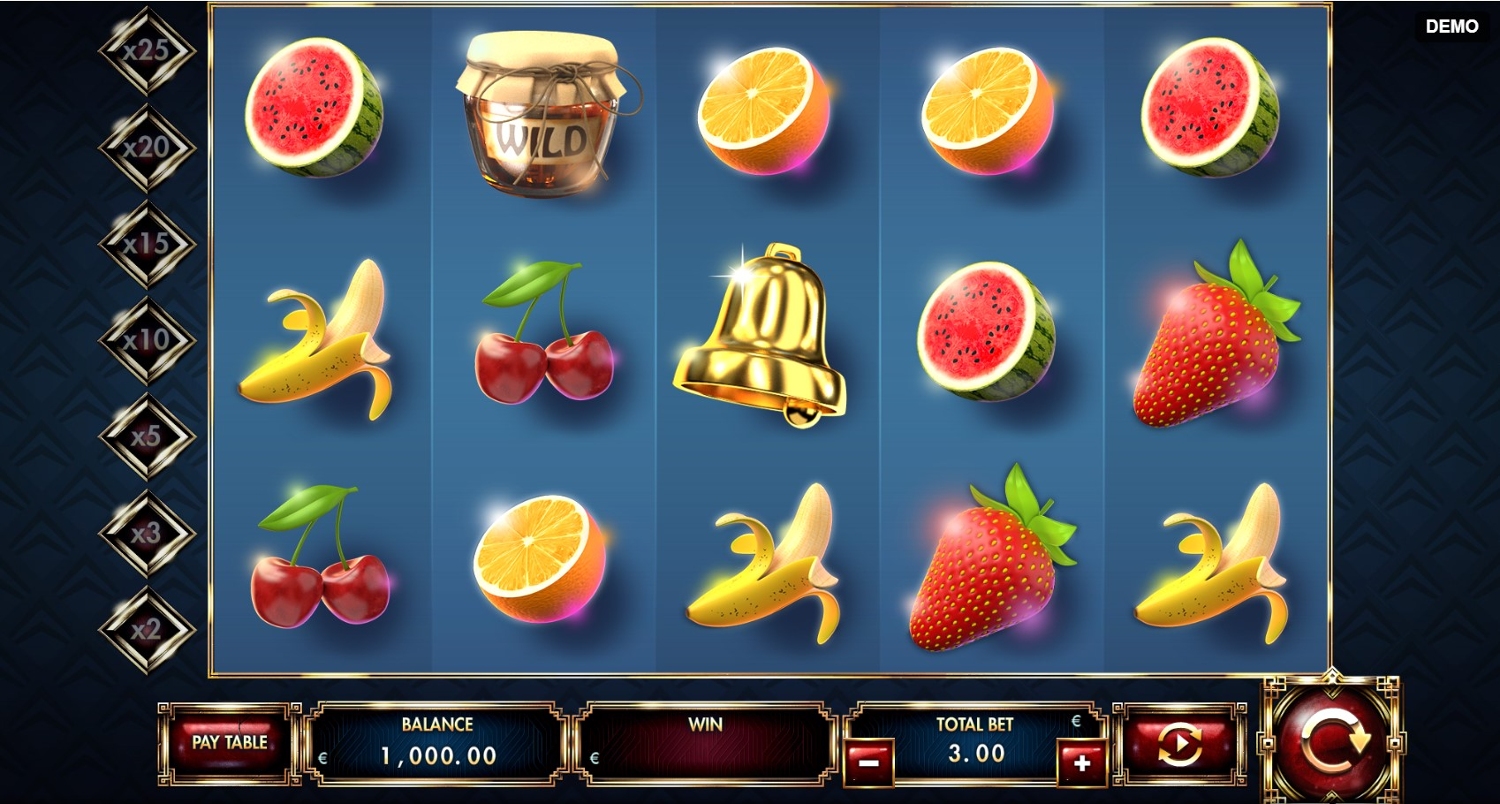Activate the autoplay button
1500x804 pixels.
click(x=1180, y=744)
